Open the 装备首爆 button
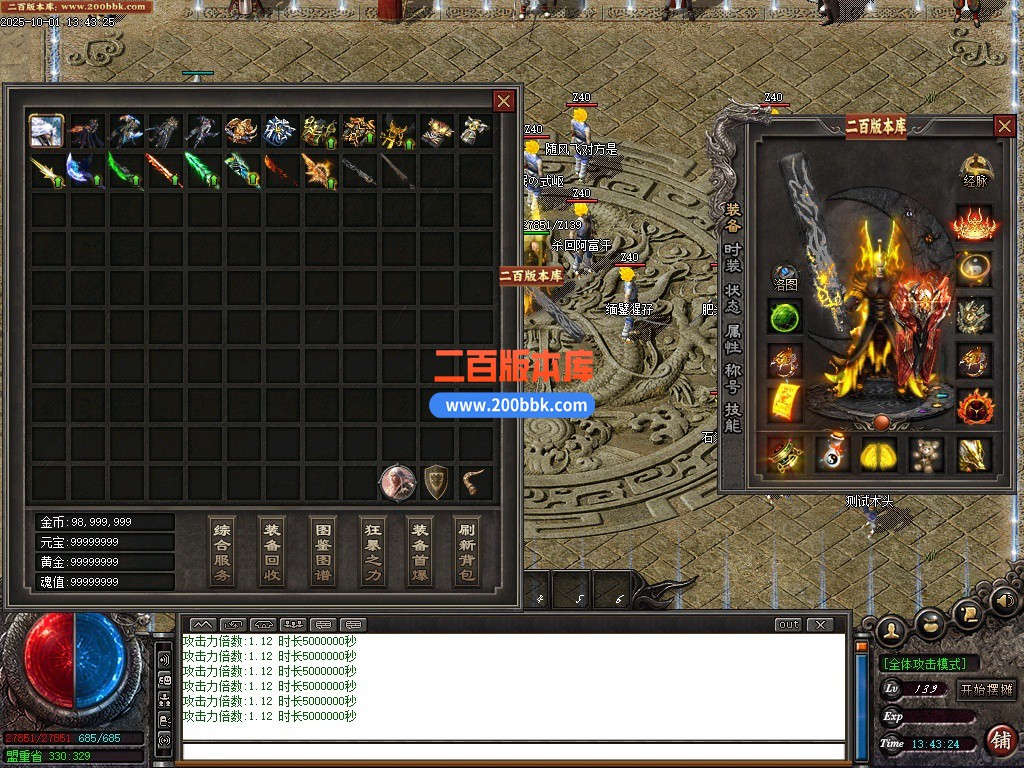1024x768 pixels. click(x=420, y=551)
